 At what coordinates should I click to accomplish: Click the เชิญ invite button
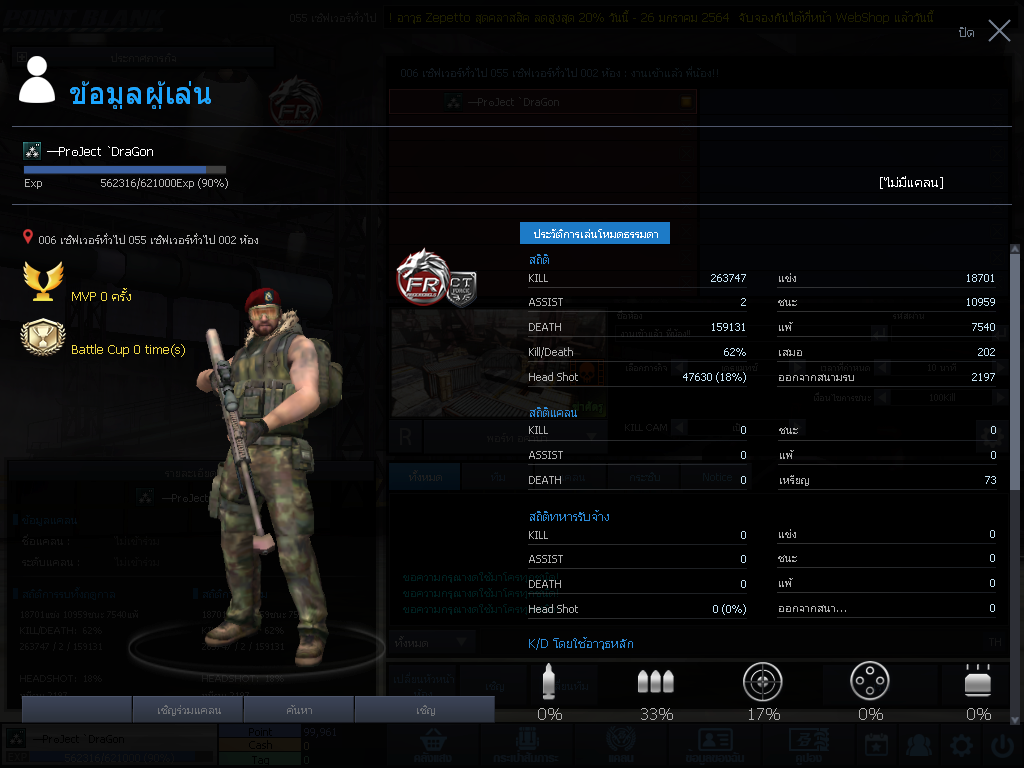426,709
